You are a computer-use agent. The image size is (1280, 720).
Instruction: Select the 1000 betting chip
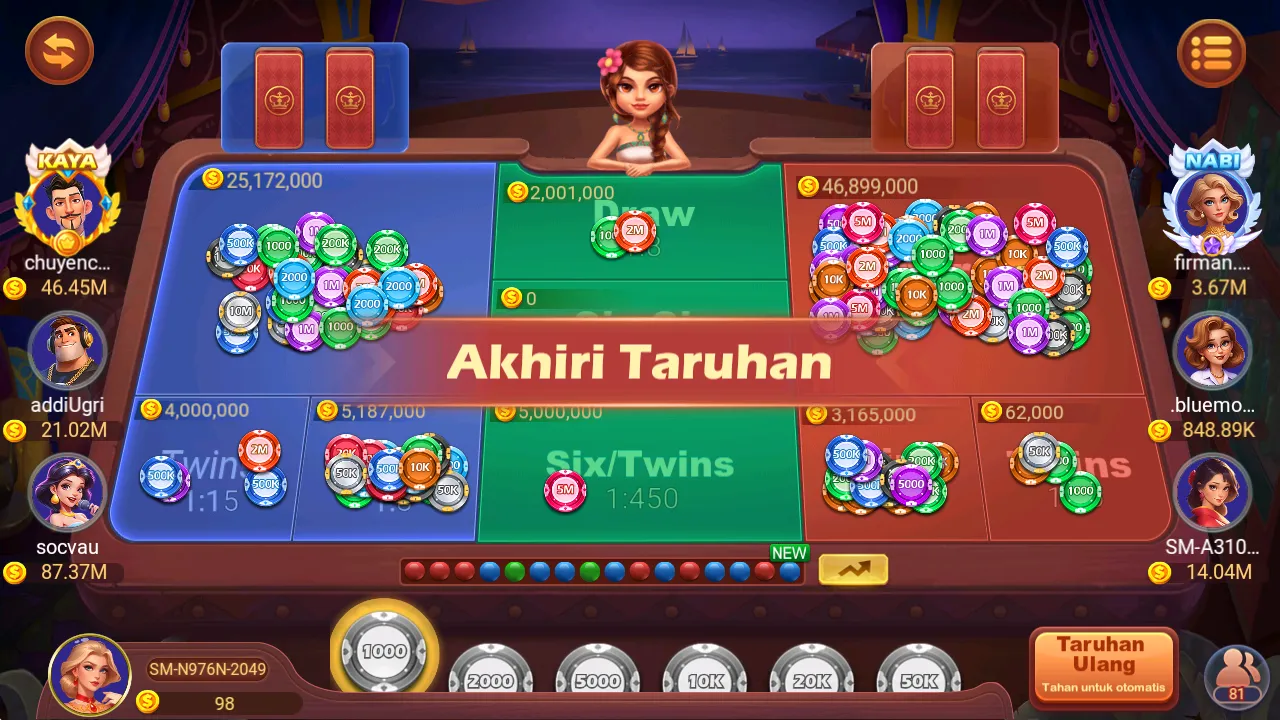click(x=384, y=650)
